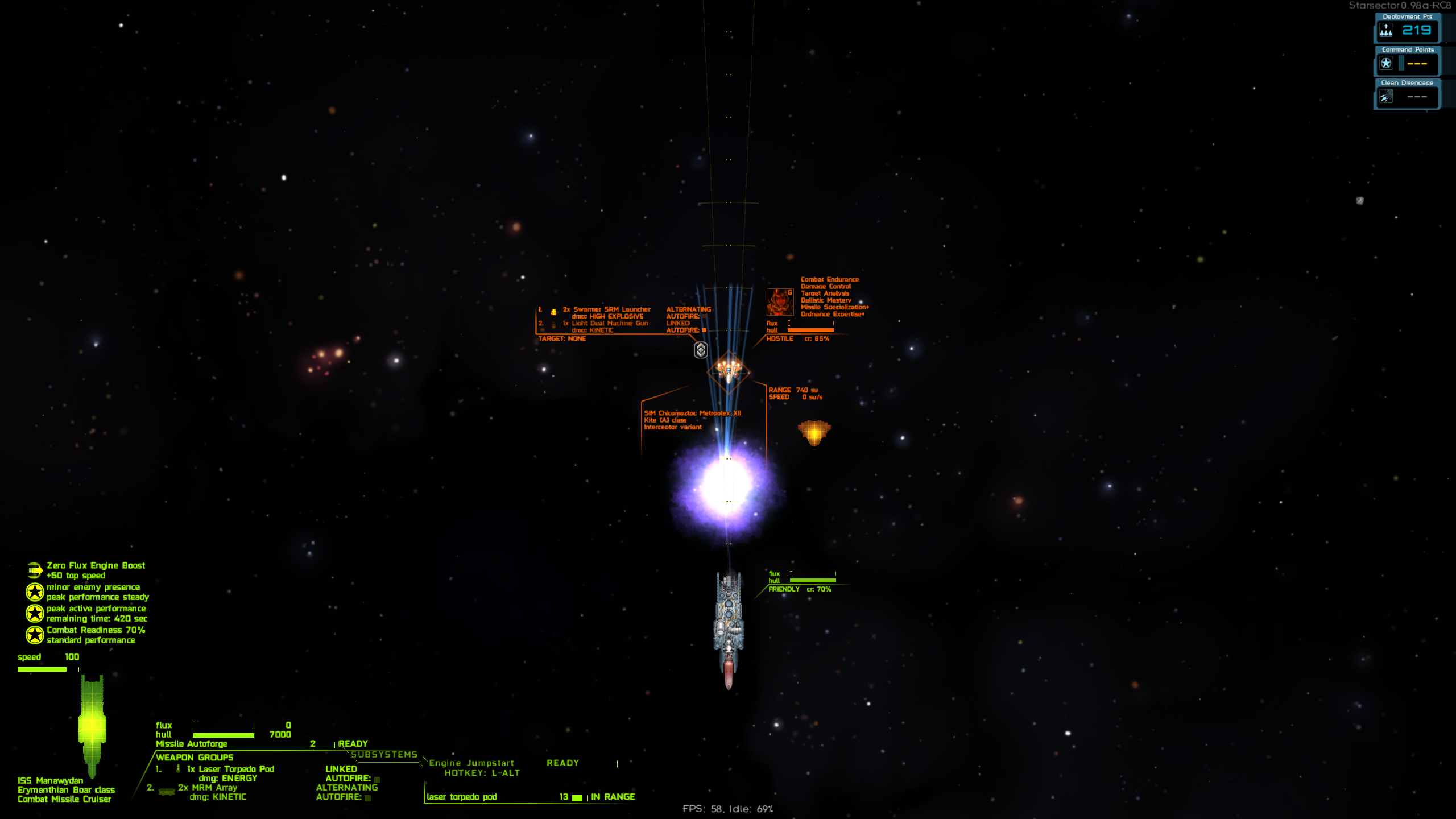Activate the Engine Jumpstart subsystem
This screenshot has height=819, width=1456.
tap(472, 763)
